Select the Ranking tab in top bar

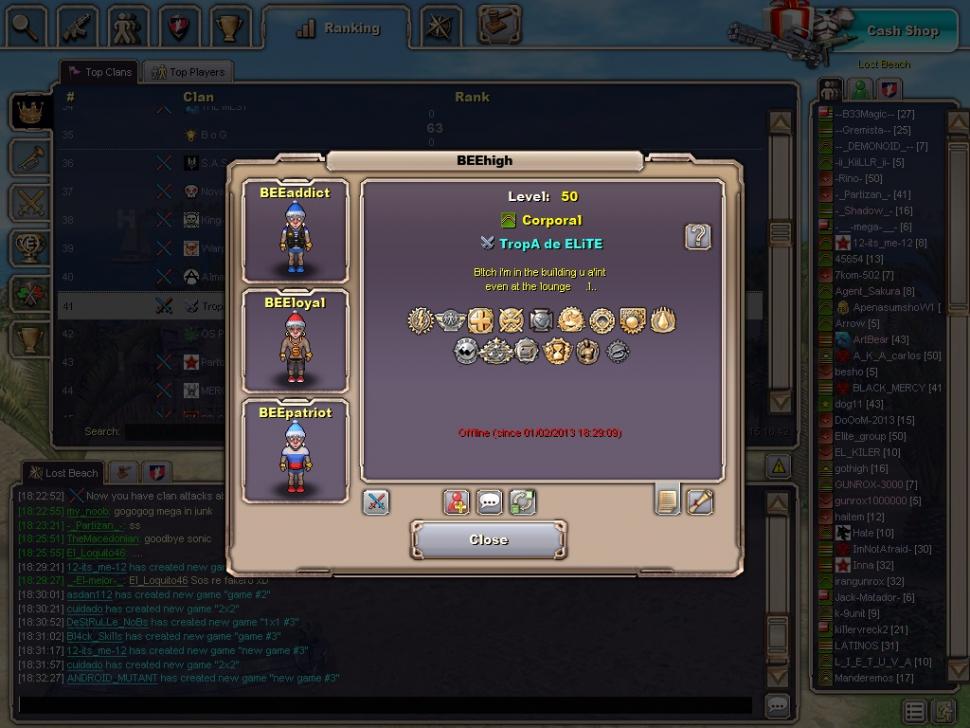pyautogui.click(x=338, y=28)
